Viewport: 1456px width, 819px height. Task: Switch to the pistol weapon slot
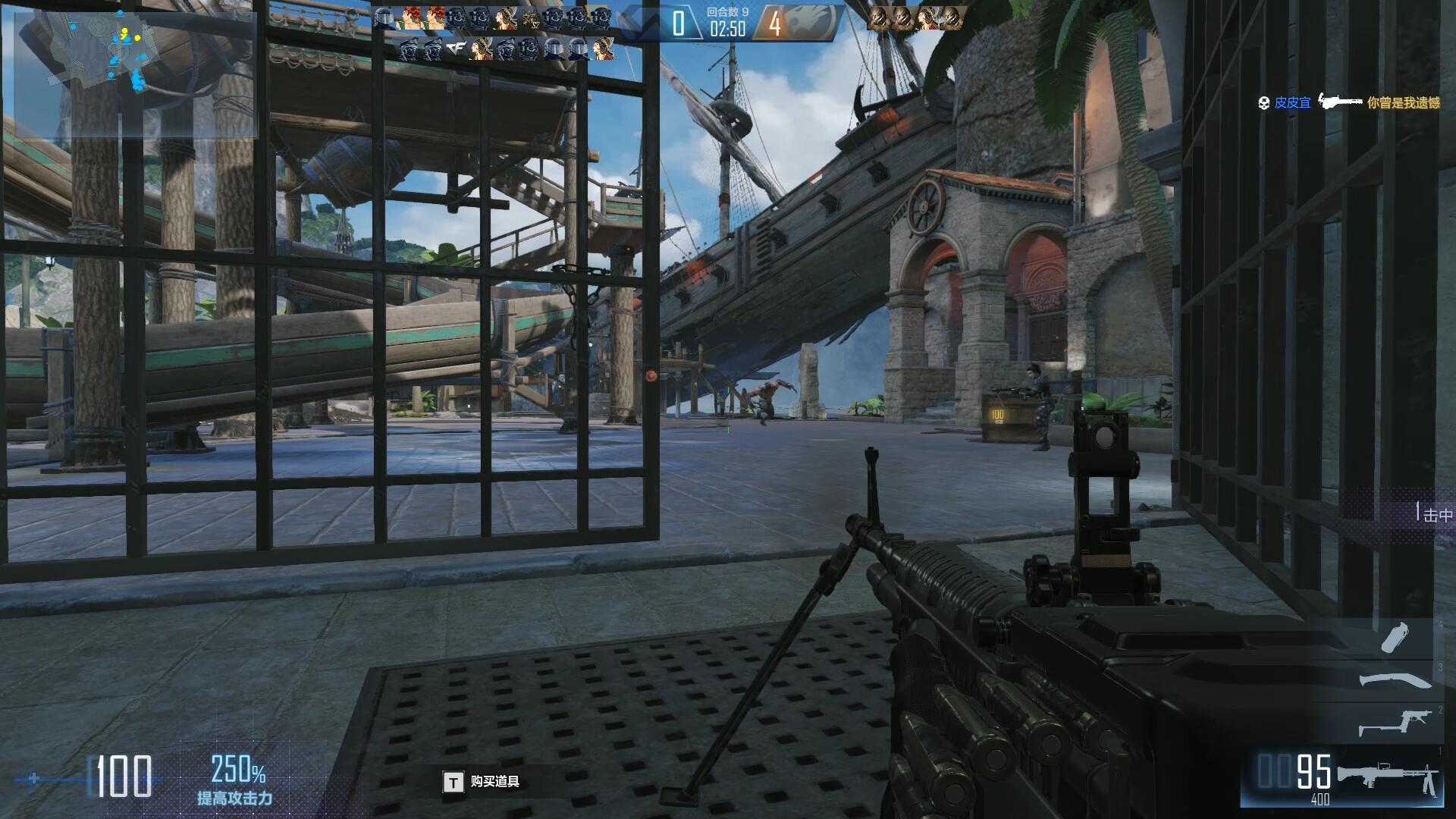(1394, 721)
